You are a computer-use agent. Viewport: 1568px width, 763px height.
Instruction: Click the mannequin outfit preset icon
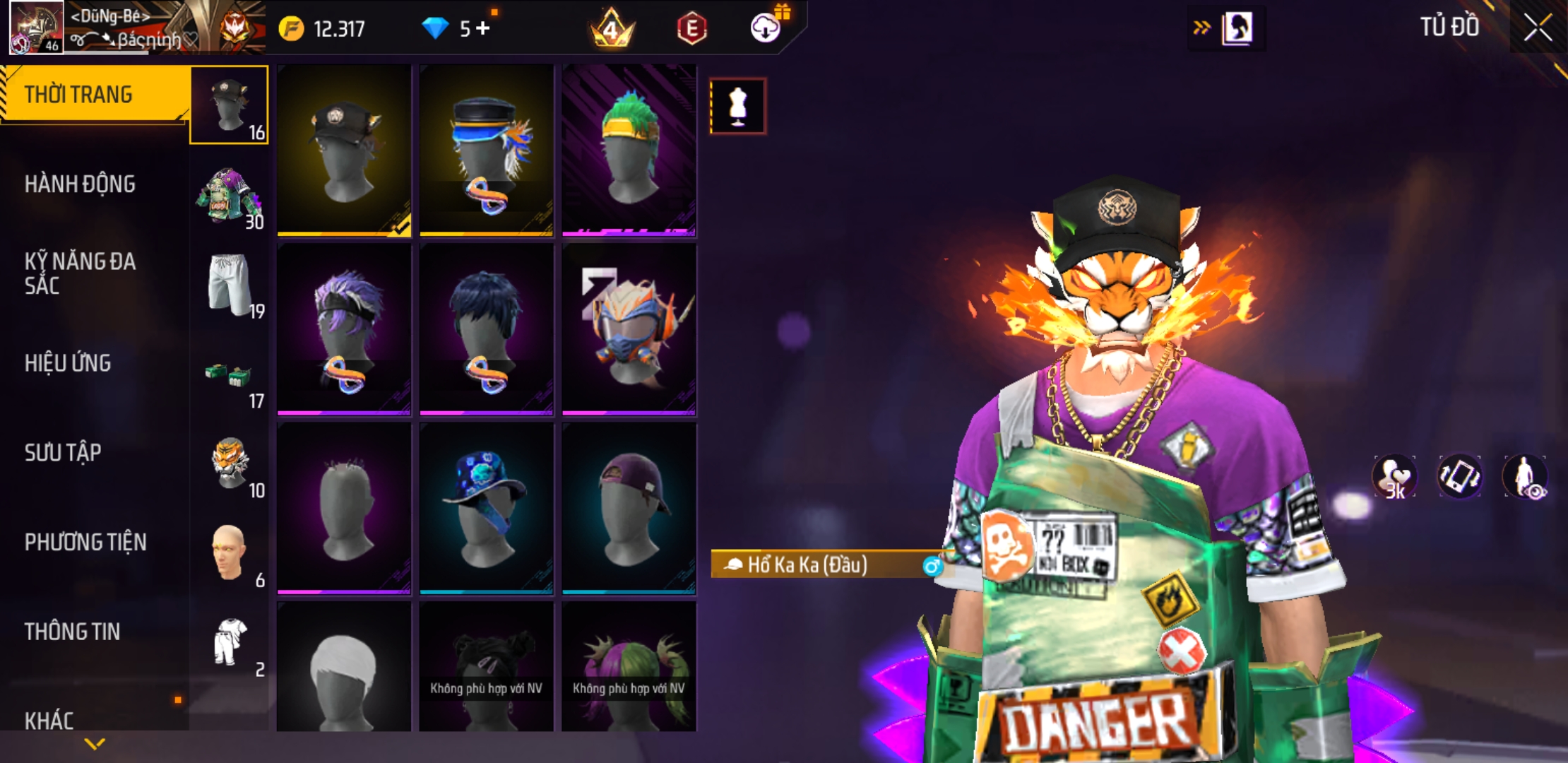737,107
